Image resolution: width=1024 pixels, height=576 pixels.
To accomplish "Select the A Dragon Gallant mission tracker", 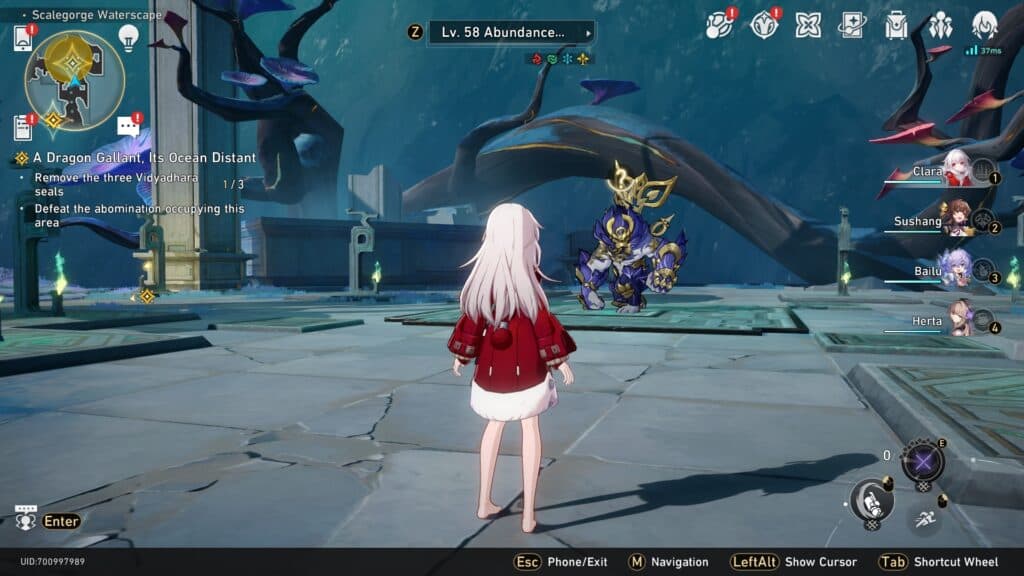I will 144,158.
